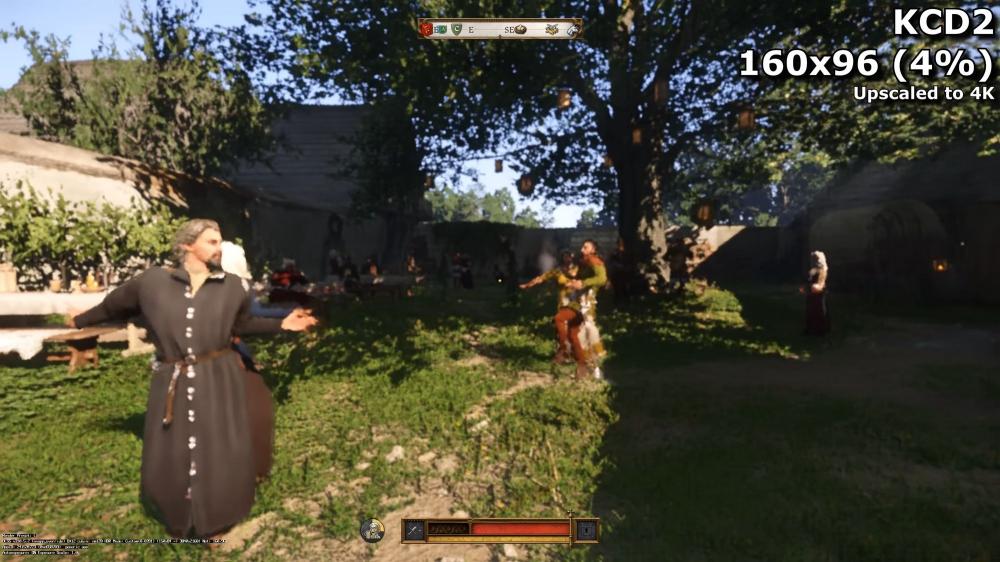The image size is (1000, 562).
Task: Select the bee-shaped marker on the compass
Action: [551, 29]
